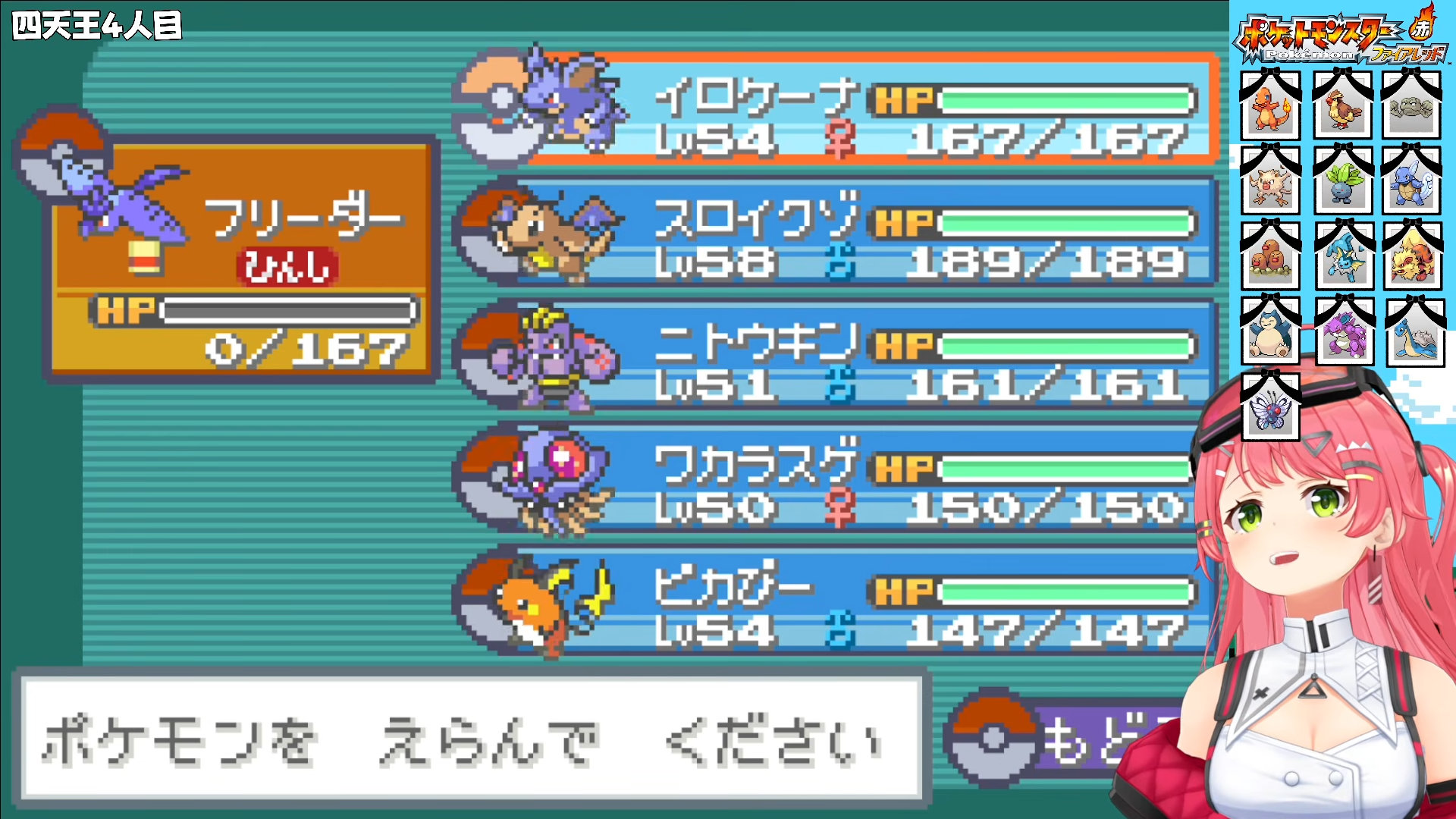Select ピカぴー the Raichu
Screen dimensions: 1456x819
click(x=834, y=601)
